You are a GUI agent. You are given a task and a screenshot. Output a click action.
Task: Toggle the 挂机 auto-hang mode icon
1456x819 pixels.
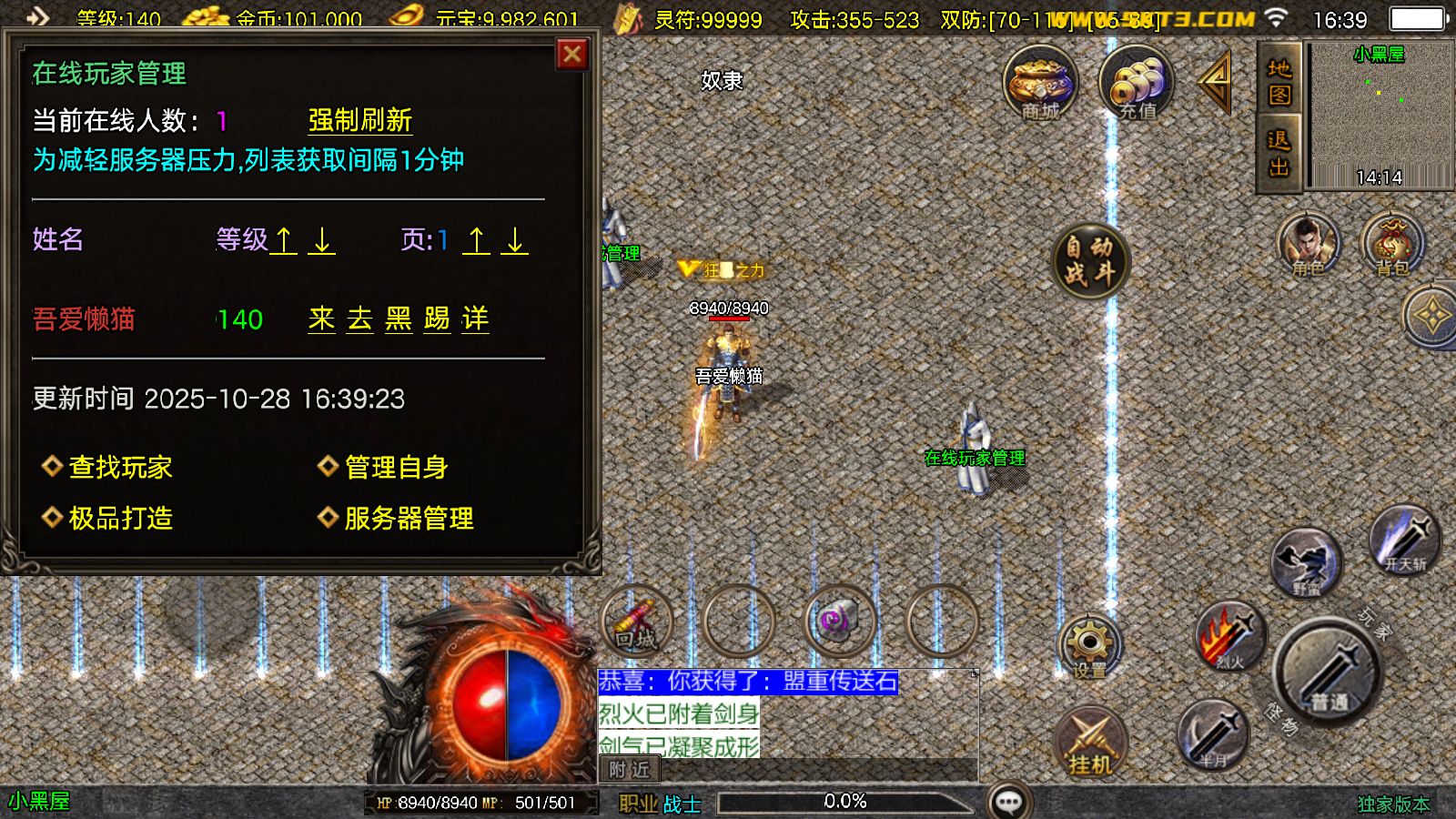(x=1092, y=742)
